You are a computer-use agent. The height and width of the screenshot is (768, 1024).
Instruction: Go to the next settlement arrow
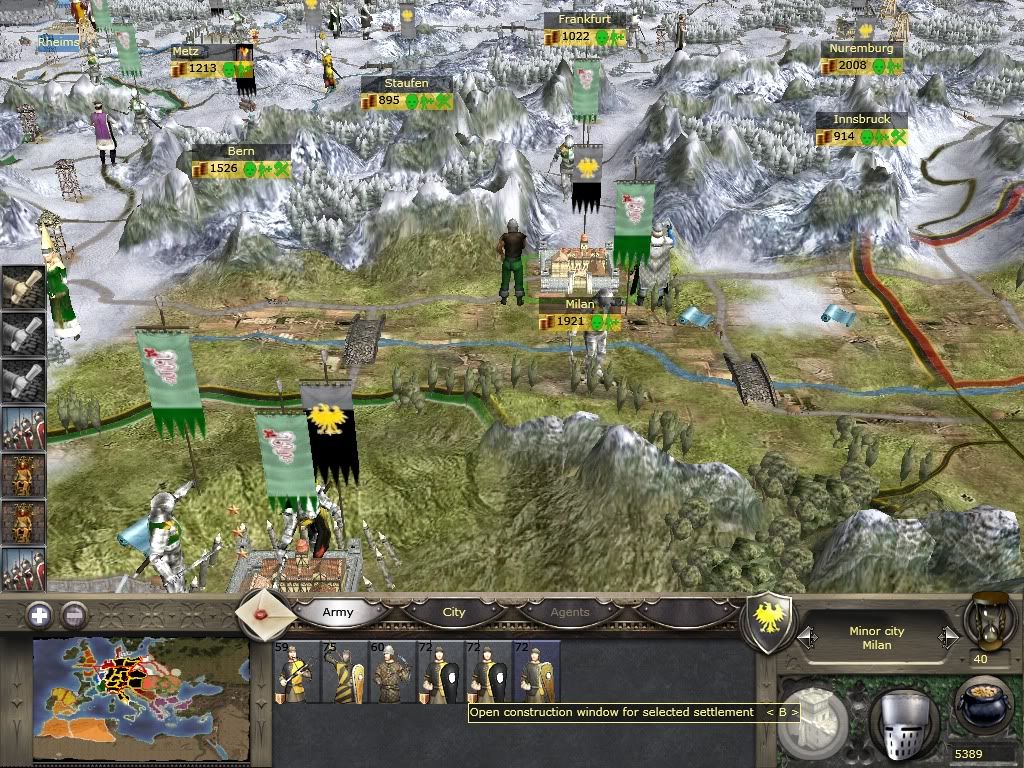(x=948, y=637)
